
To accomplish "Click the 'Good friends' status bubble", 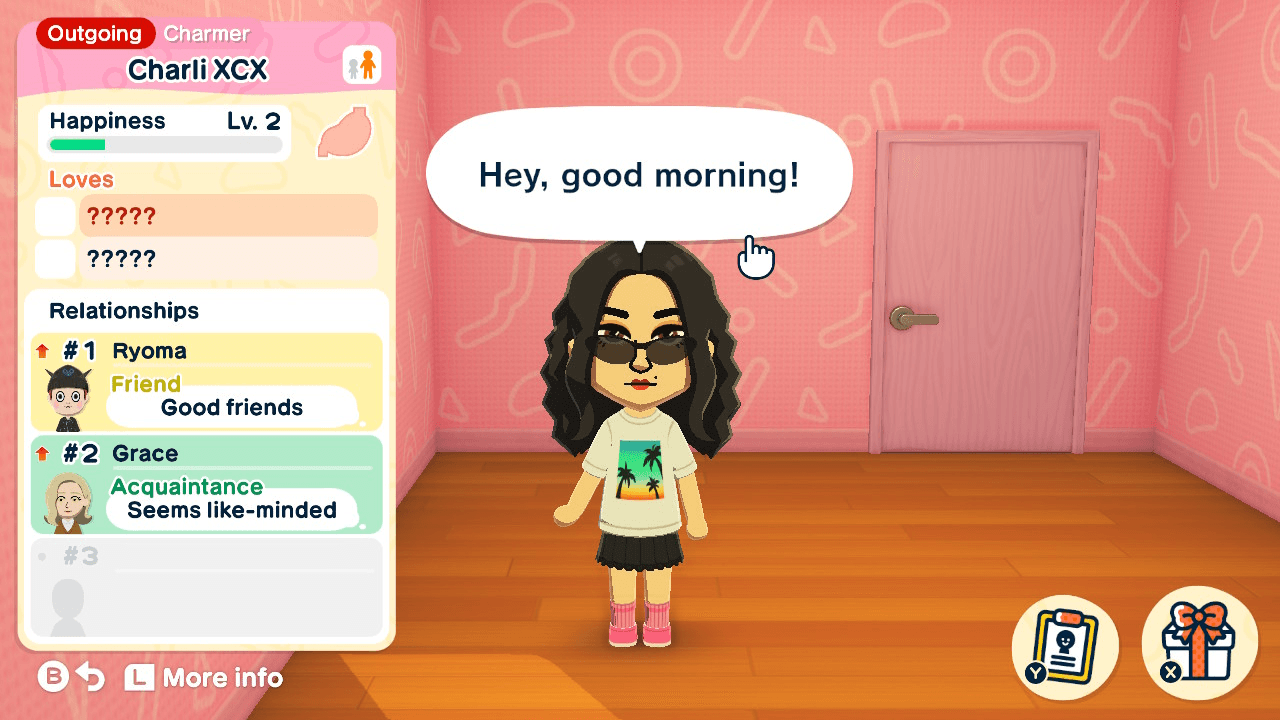I will click(232, 407).
